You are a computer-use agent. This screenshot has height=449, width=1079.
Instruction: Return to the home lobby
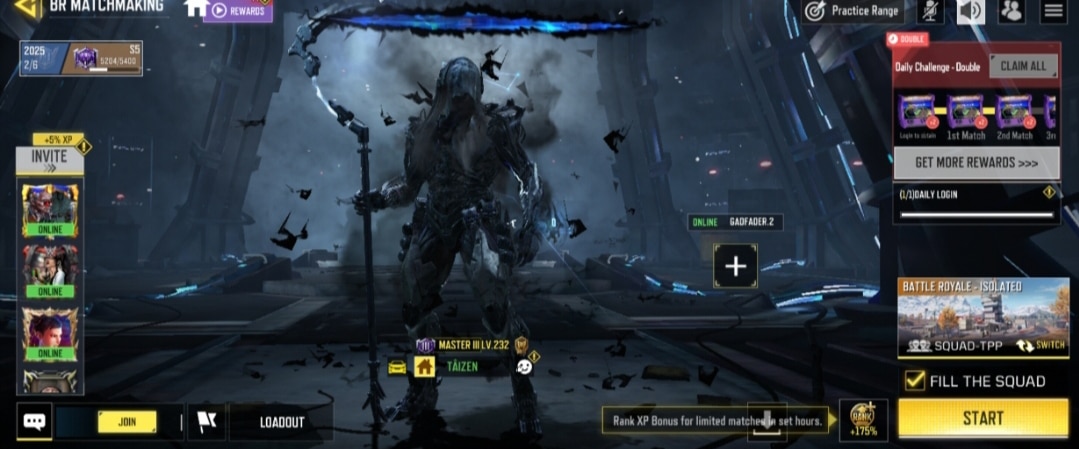pyautogui.click(x=196, y=8)
